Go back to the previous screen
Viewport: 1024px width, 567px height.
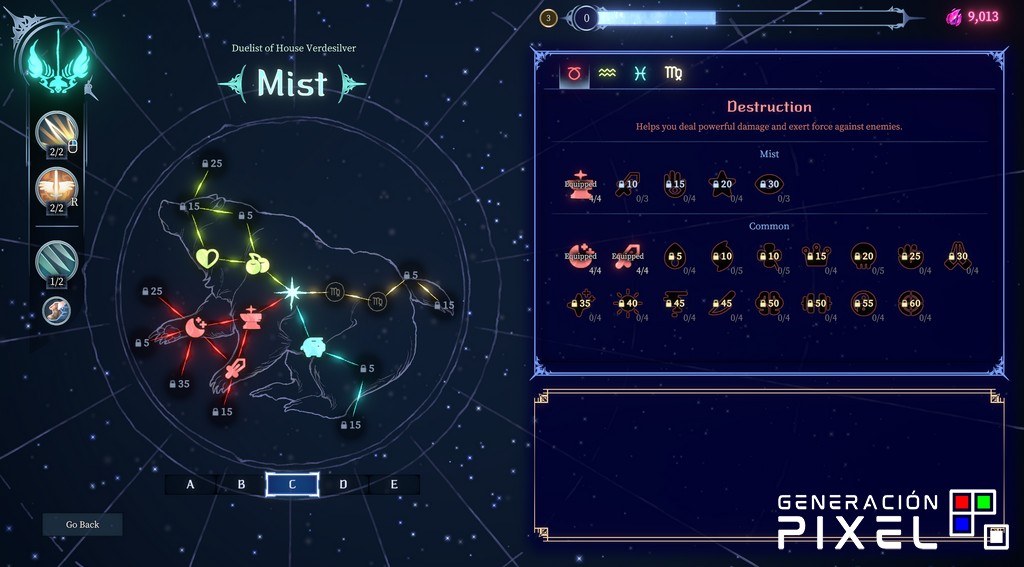[x=82, y=524]
